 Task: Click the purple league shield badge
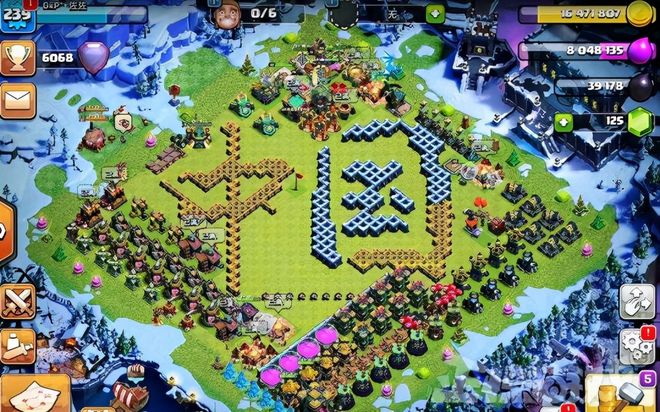click(x=93, y=57)
